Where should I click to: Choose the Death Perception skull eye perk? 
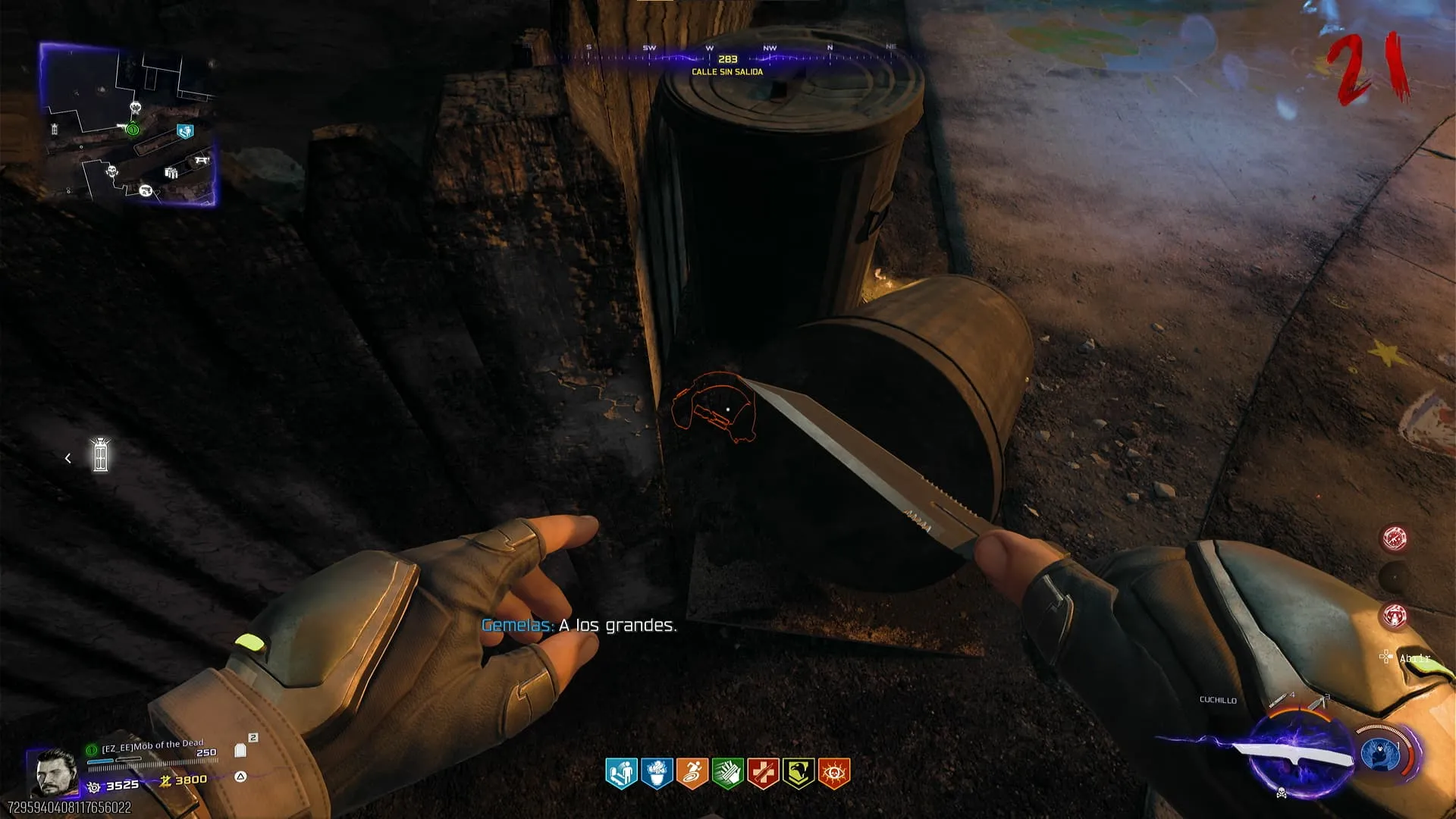coord(834,773)
